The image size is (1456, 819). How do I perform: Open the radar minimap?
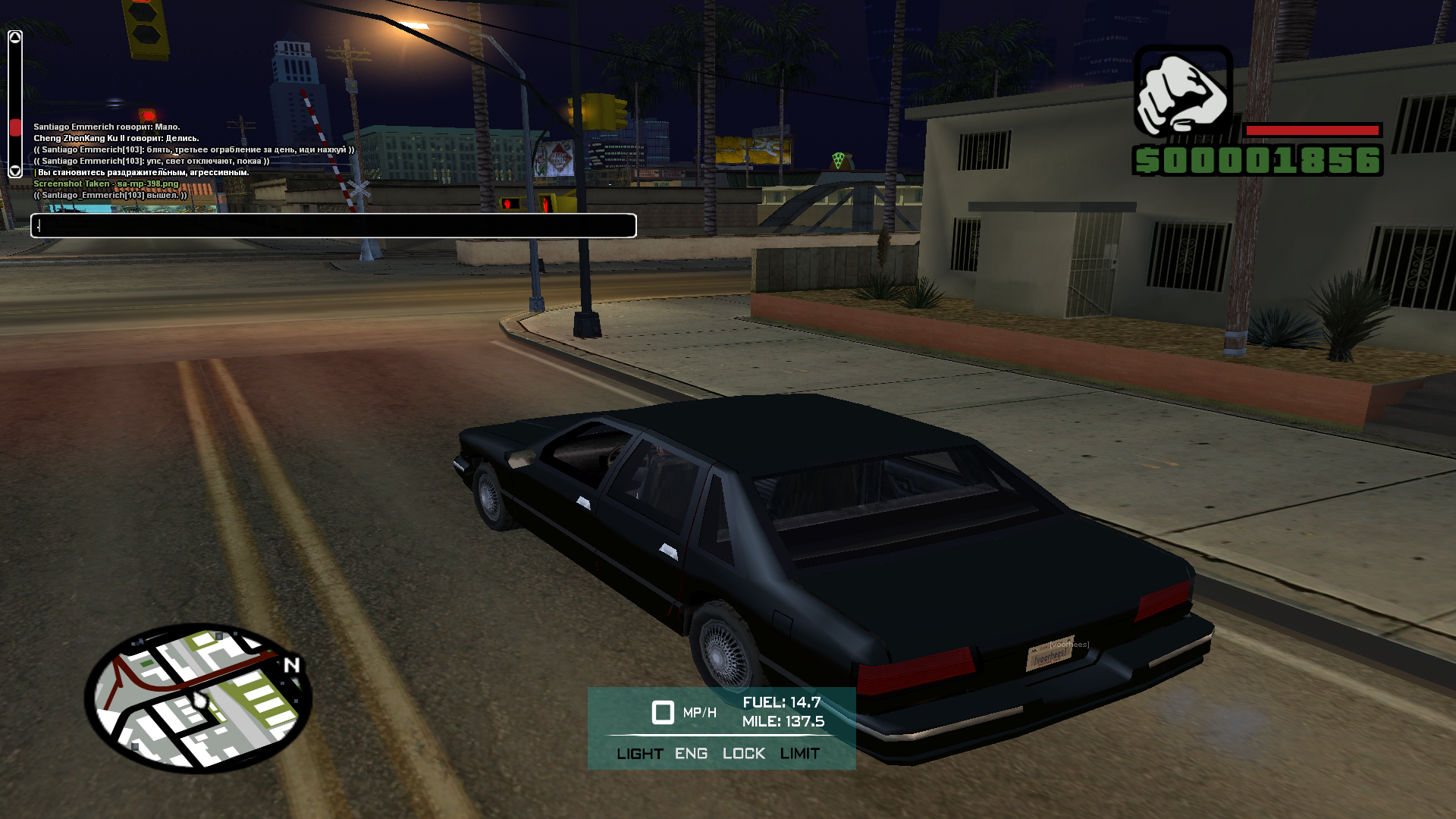click(x=199, y=698)
